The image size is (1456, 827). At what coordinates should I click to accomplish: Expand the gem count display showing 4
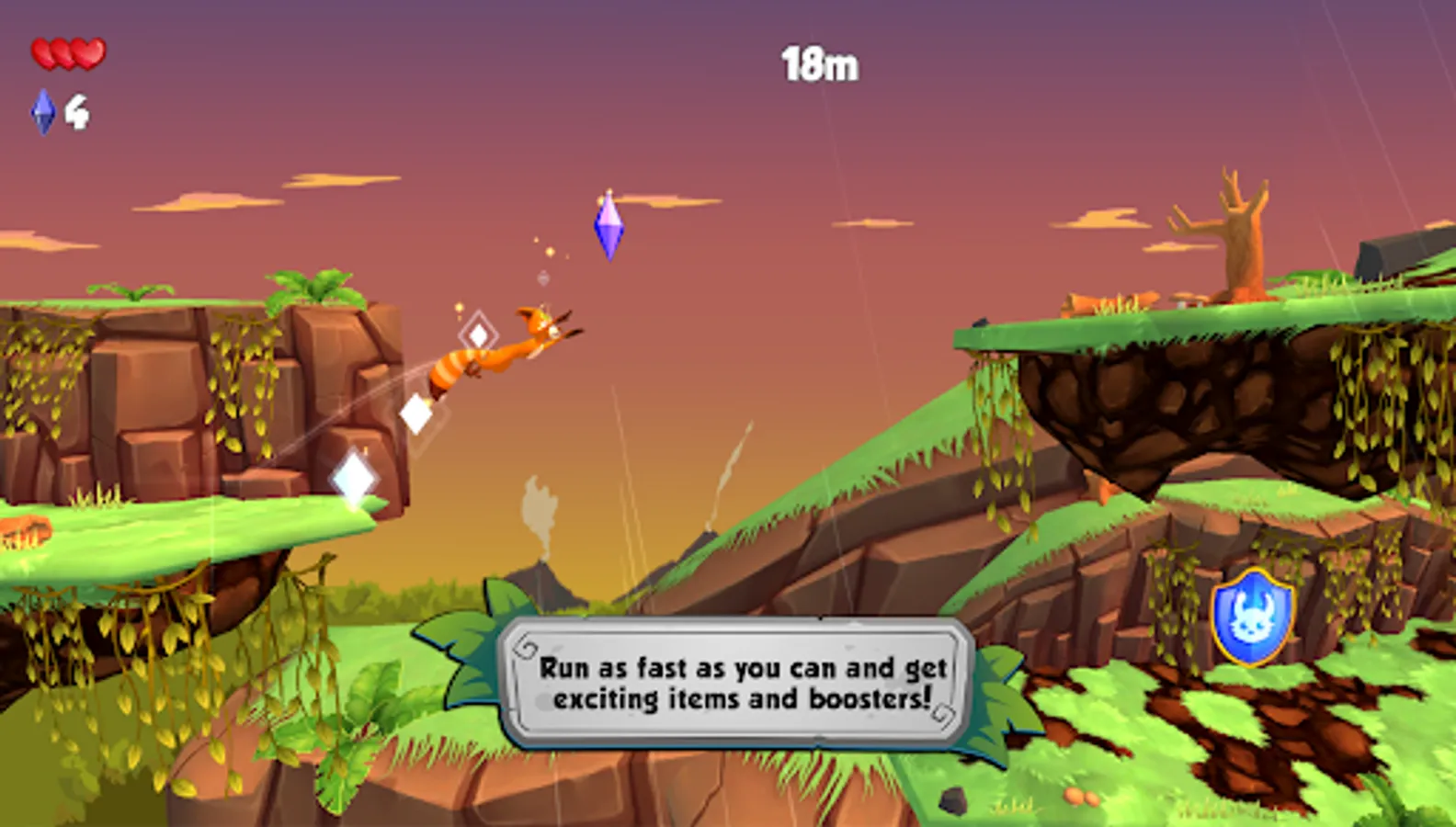78,112
